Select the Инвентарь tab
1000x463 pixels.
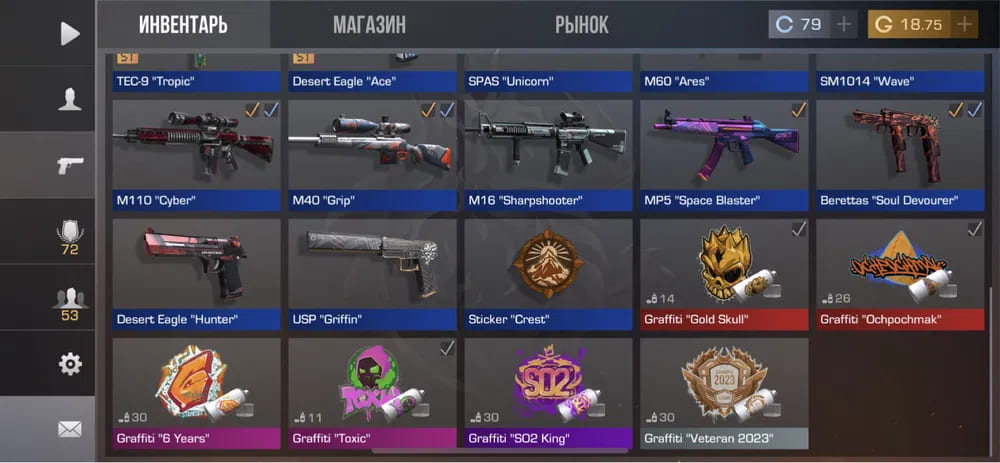(x=183, y=24)
